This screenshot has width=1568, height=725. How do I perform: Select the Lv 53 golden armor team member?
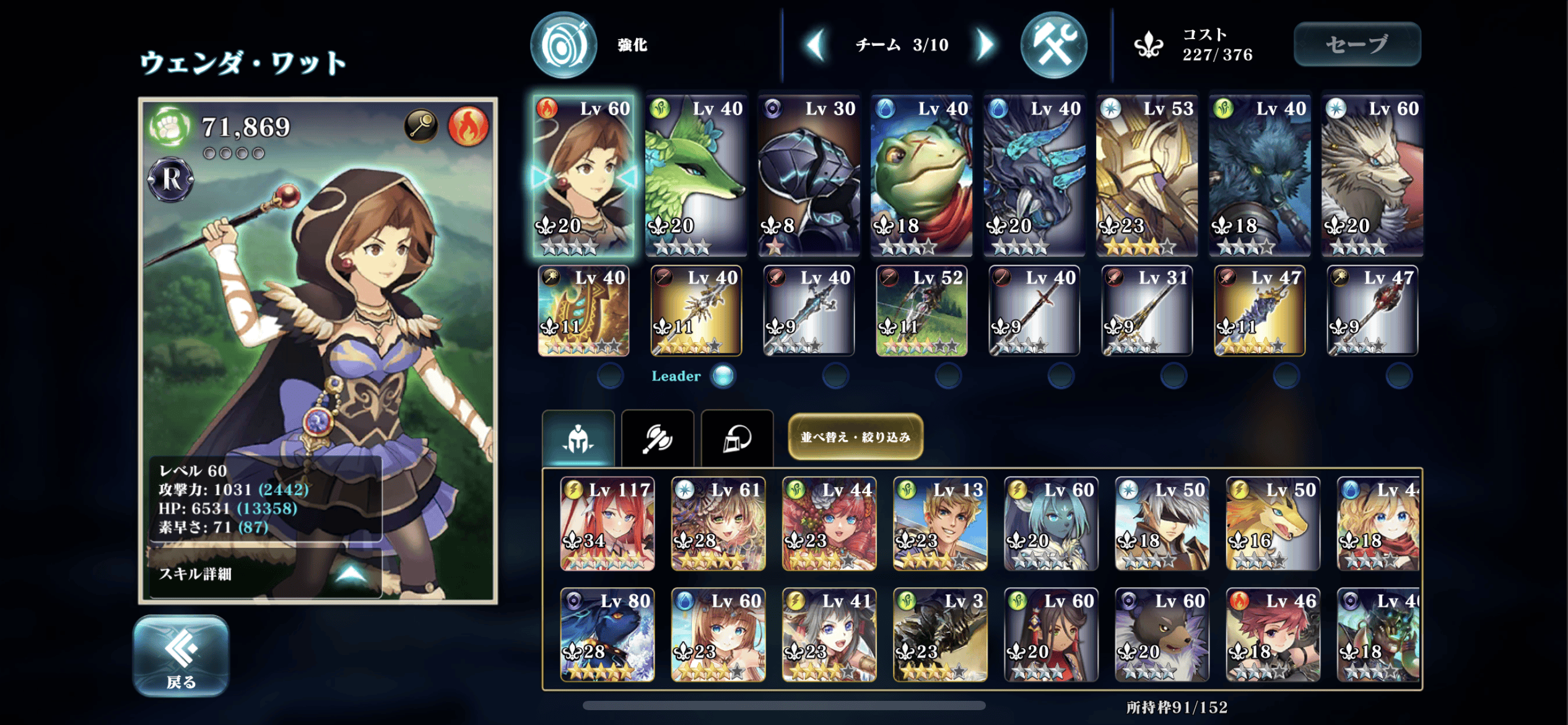1147,175
